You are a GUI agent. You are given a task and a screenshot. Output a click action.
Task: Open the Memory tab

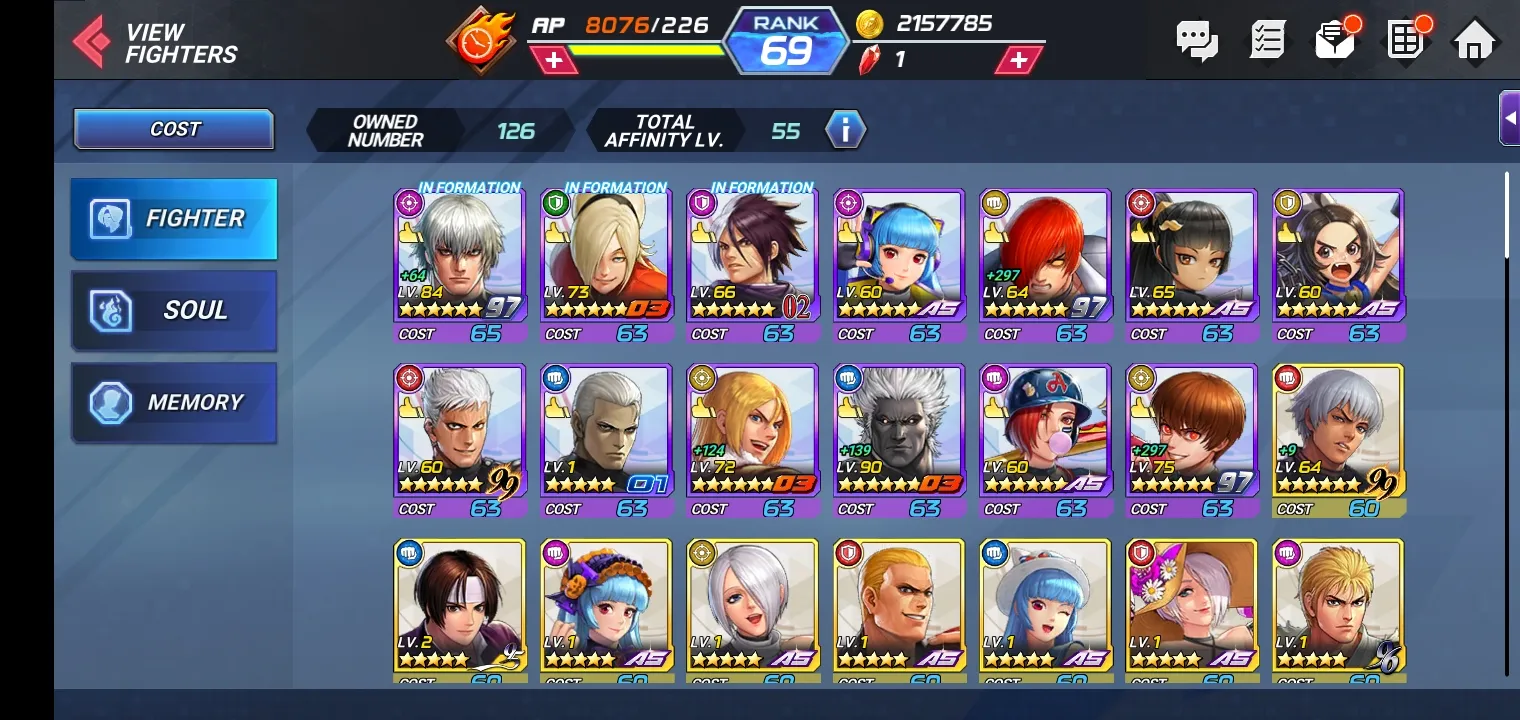click(174, 402)
